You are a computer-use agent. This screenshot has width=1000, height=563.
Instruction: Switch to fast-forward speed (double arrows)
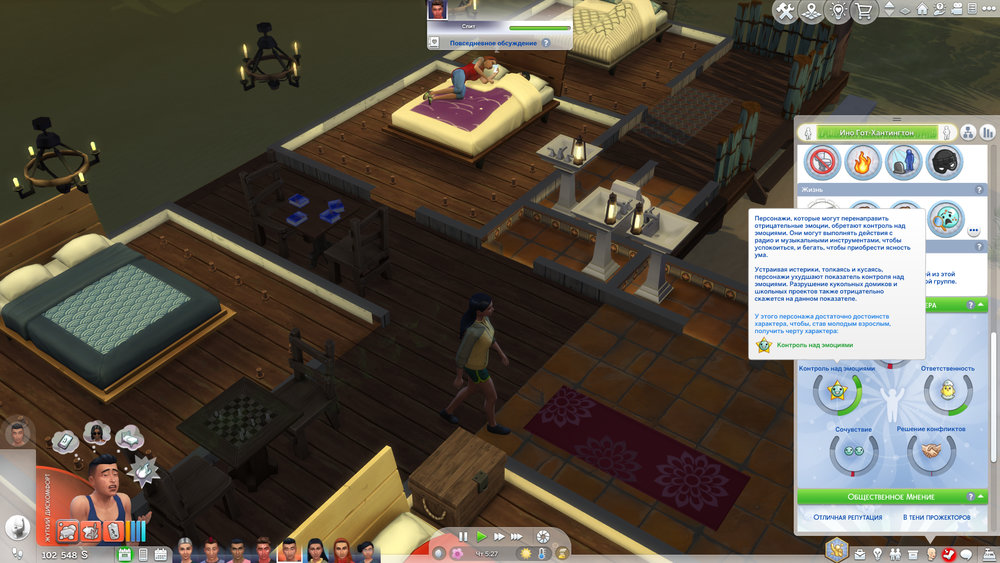click(x=498, y=537)
